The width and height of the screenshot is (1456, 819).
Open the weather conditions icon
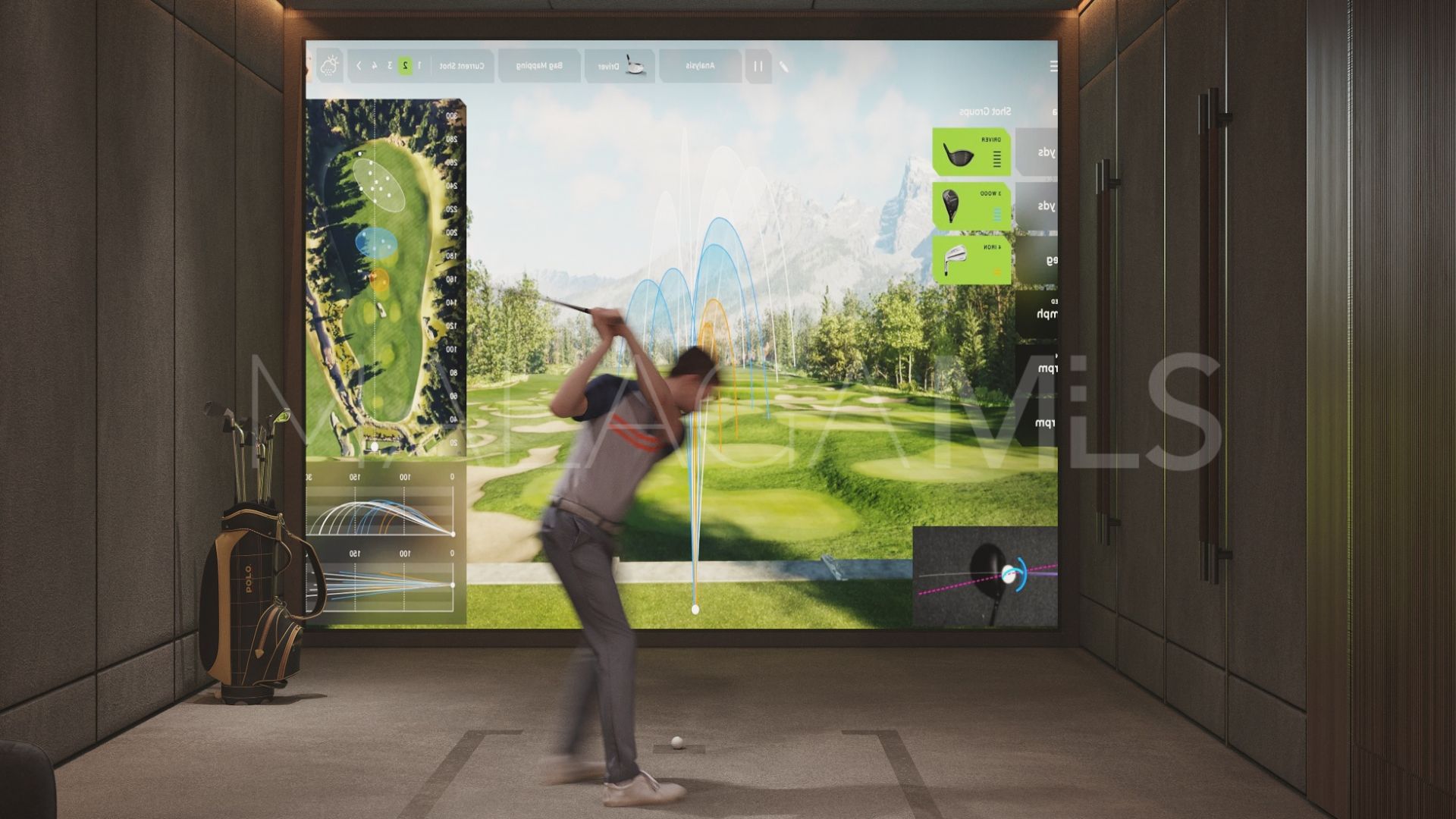tap(329, 66)
